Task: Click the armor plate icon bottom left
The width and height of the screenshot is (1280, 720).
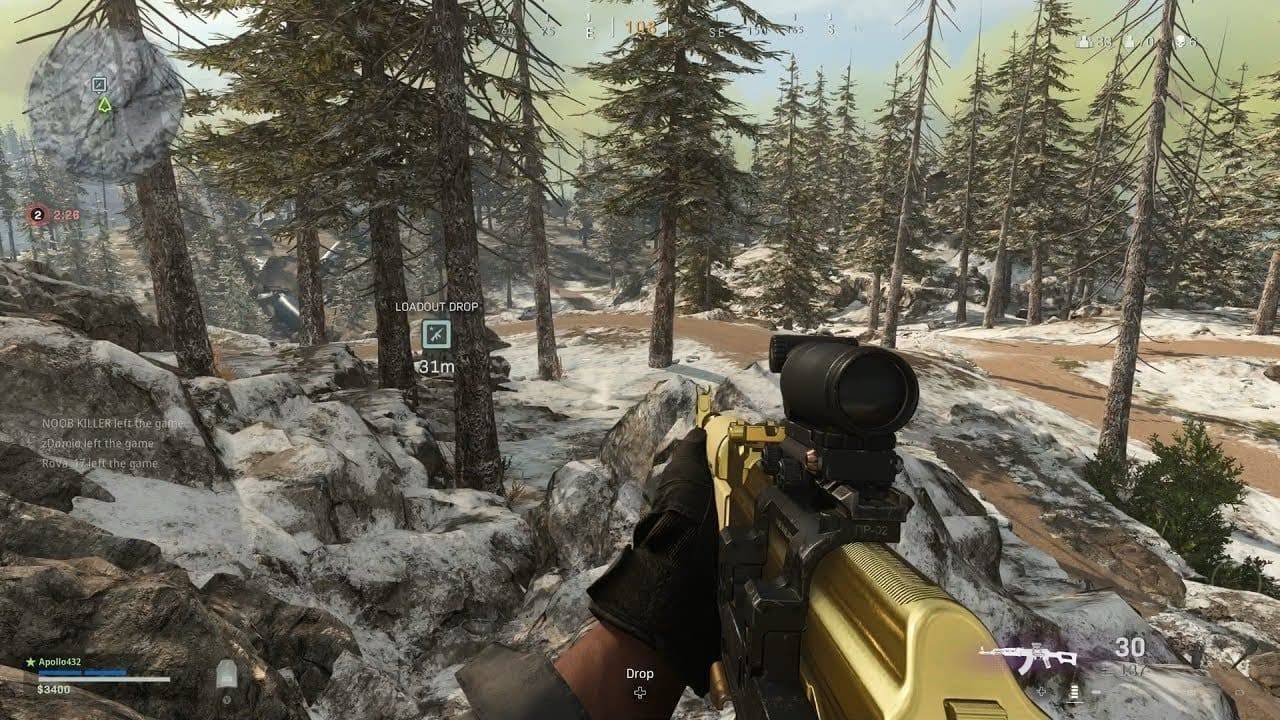Action: click(228, 675)
